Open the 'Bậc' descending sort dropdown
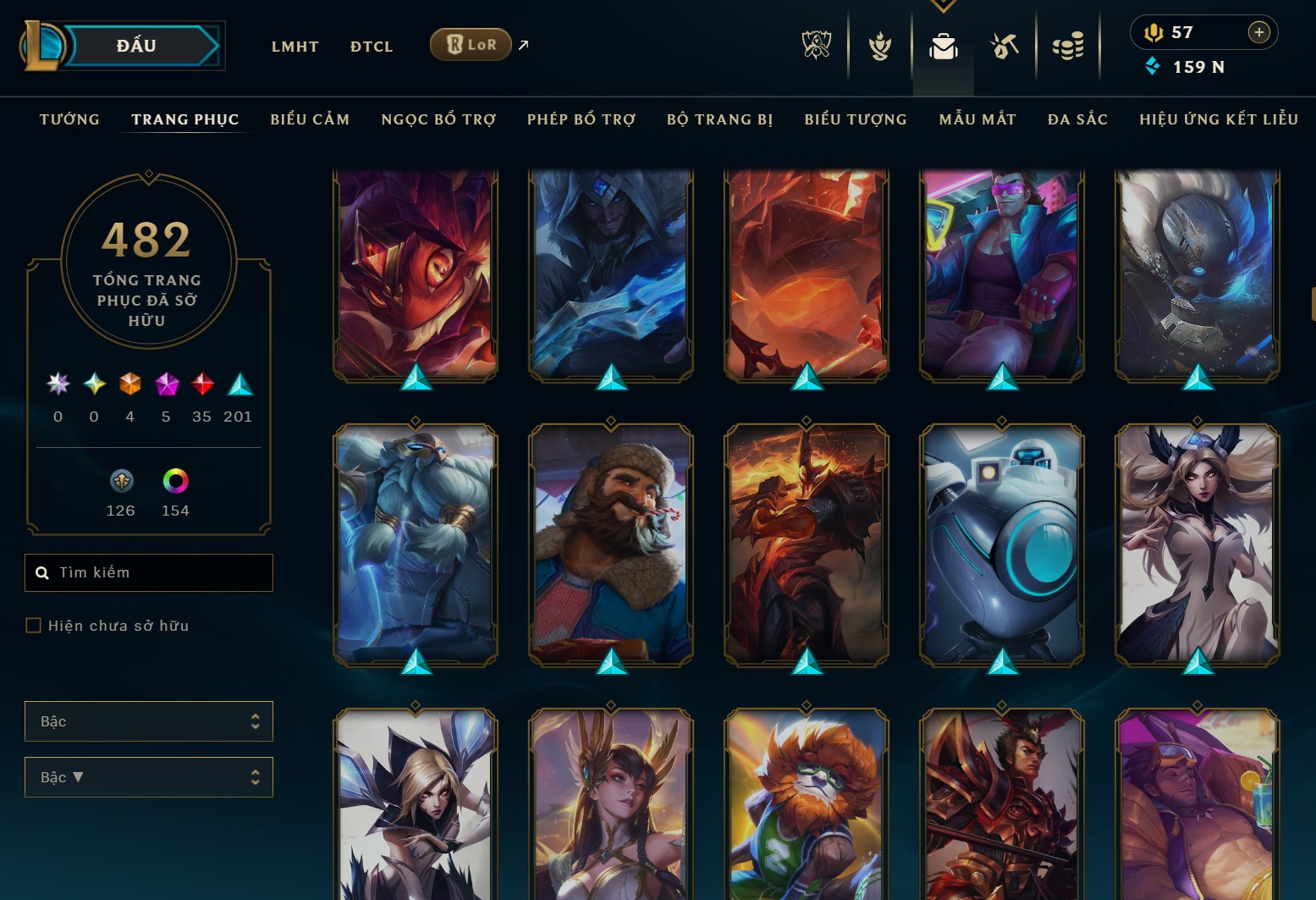Image resolution: width=1316 pixels, height=900 pixels. [x=149, y=776]
